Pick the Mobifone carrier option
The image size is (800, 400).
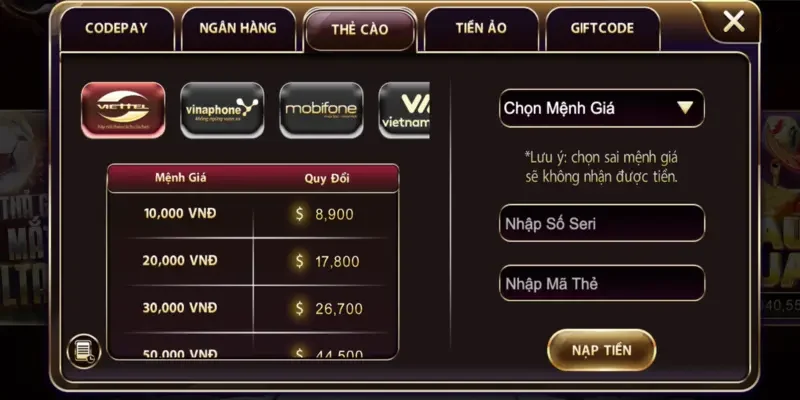321,110
